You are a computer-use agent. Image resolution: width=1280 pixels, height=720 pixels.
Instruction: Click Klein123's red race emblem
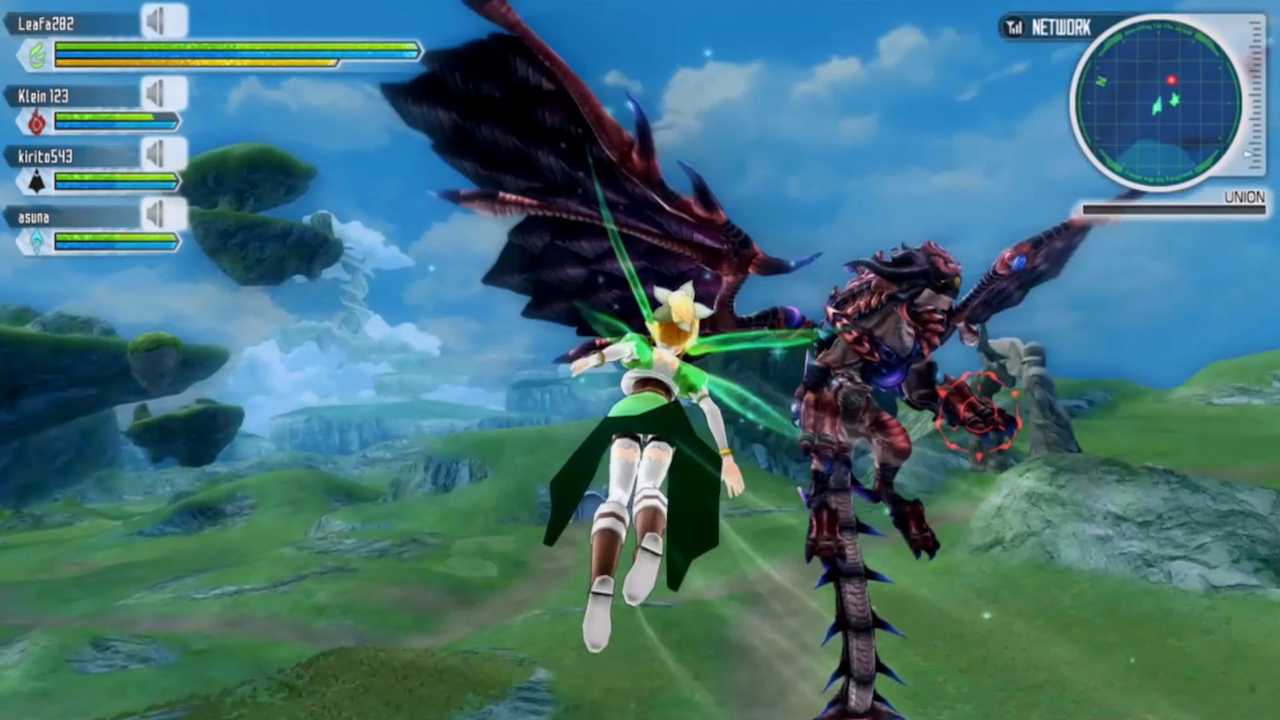coord(37,122)
